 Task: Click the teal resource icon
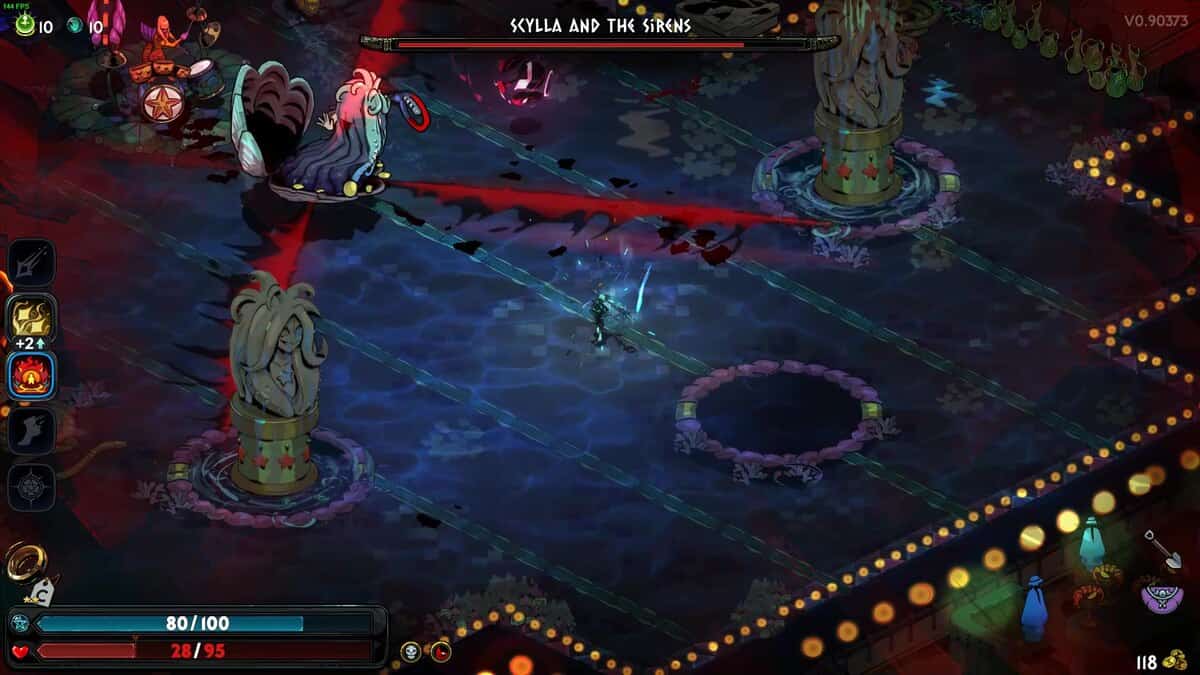[76, 27]
